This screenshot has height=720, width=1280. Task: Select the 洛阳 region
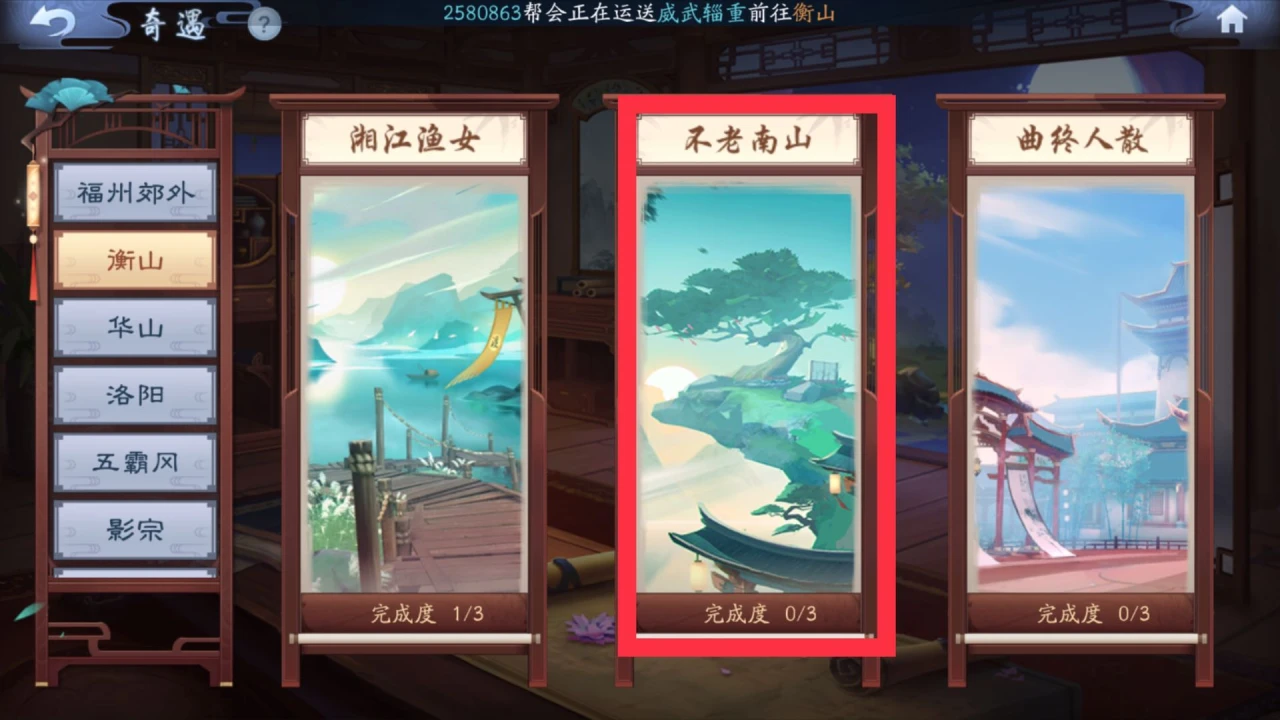(136, 394)
